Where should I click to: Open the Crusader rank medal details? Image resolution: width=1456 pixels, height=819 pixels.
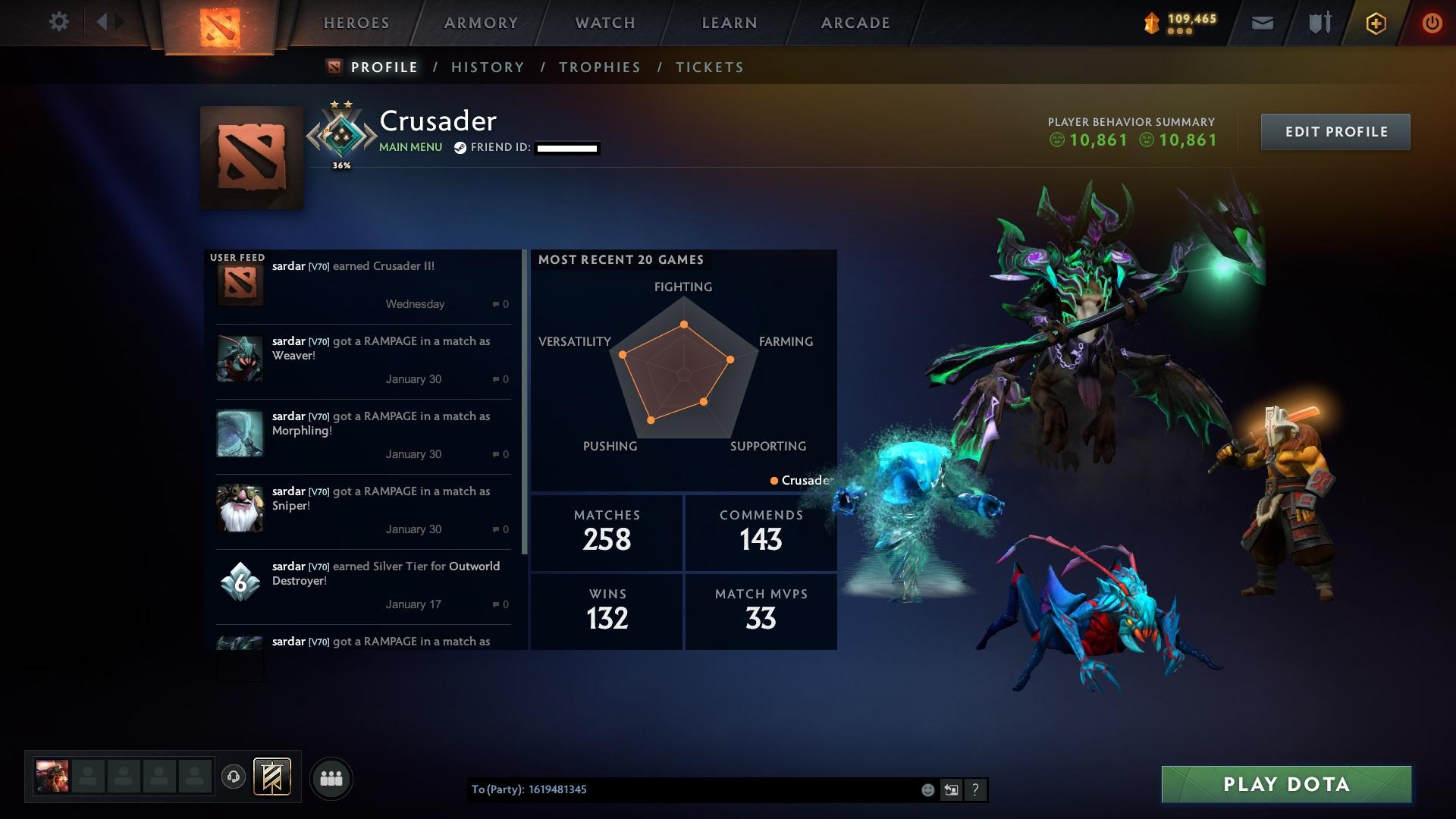[x=343, y=133]
